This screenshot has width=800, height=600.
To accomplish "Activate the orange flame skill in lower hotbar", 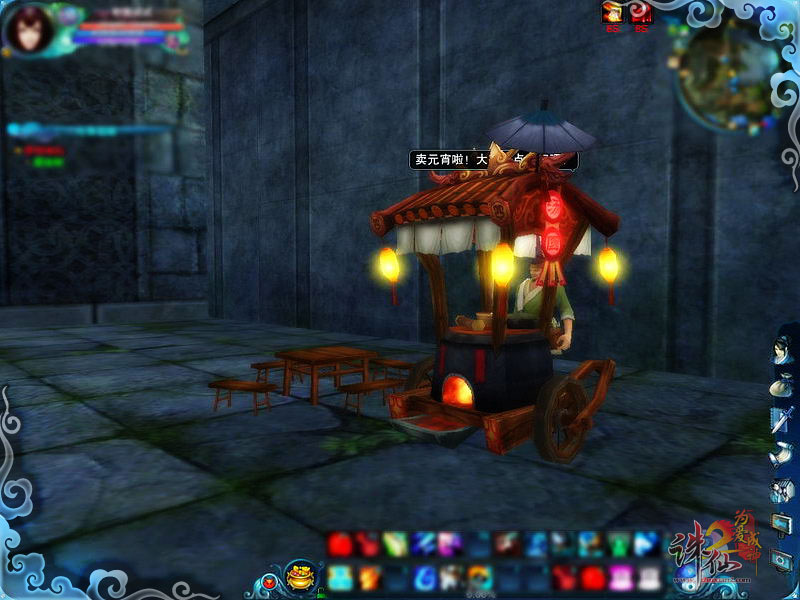I will (x=368, y=576).
